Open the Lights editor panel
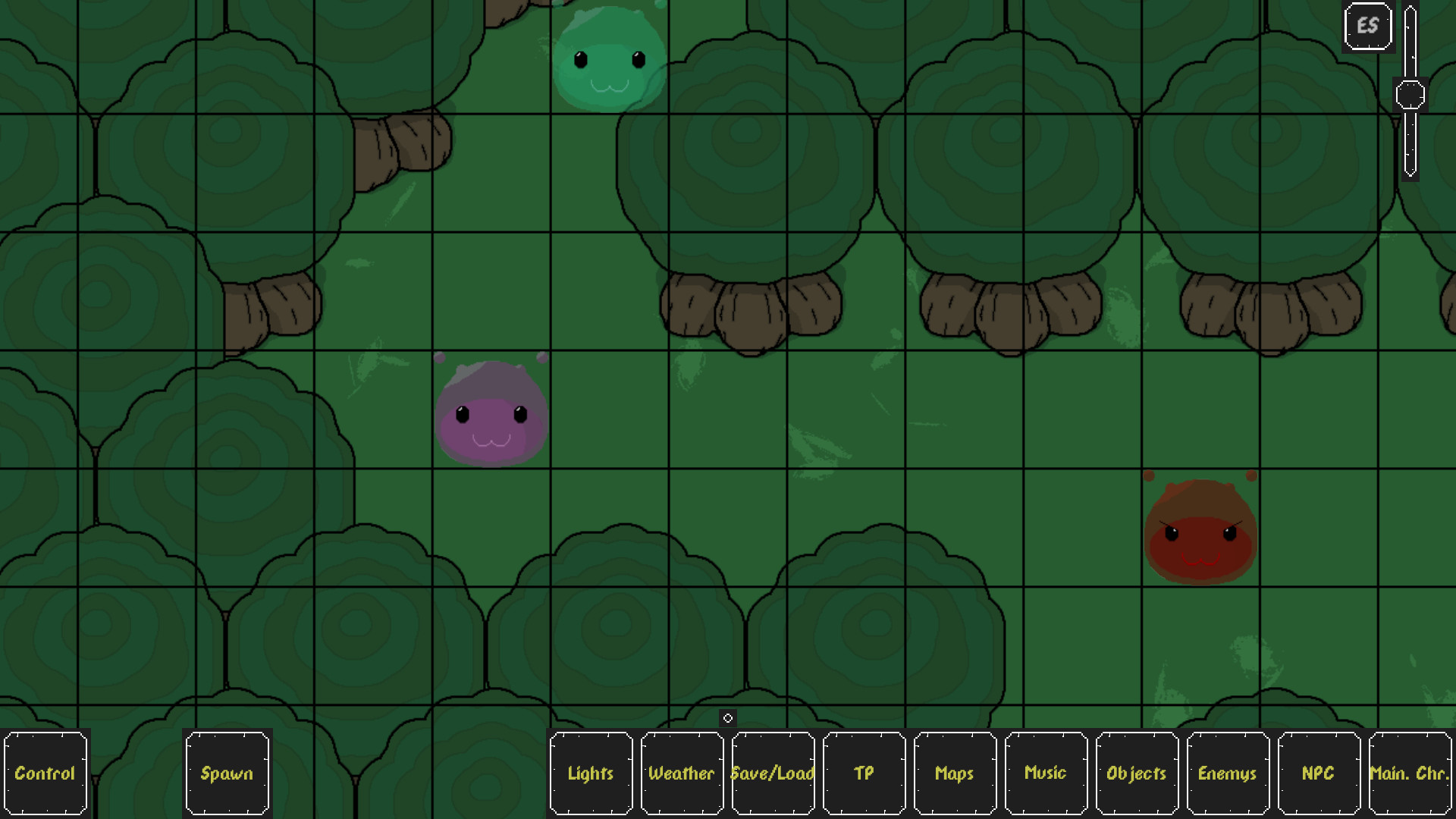The image size is (1456, 819). click(x=591, y=773)
